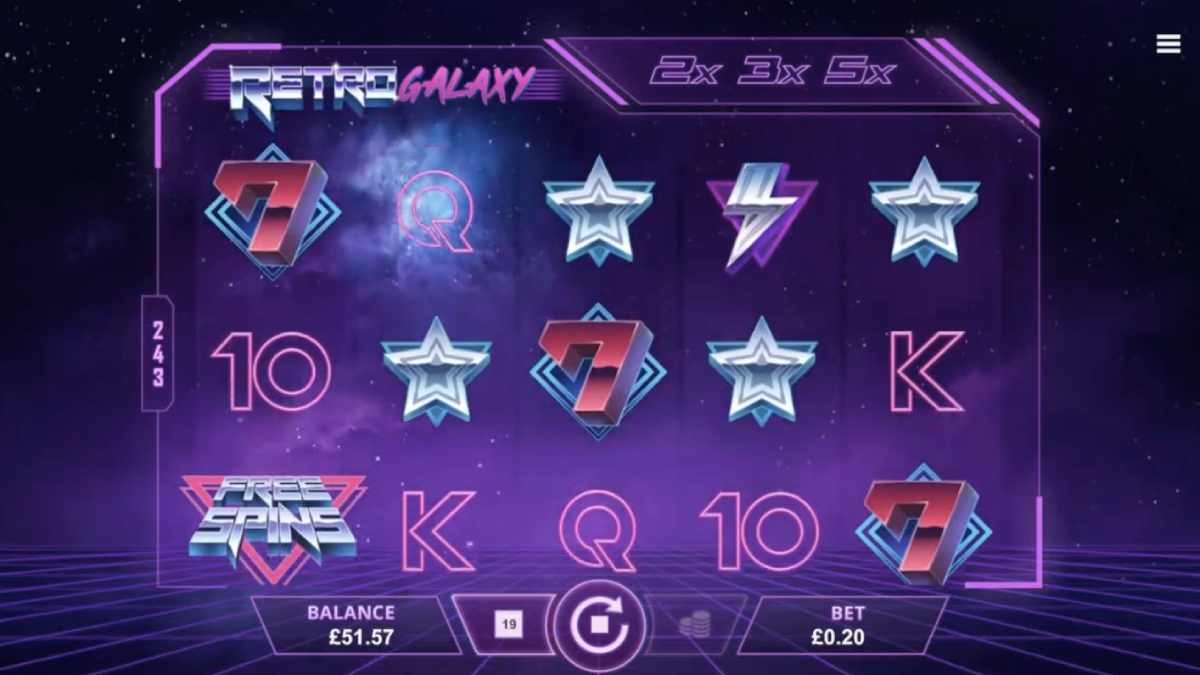Open the coin stack bet settings

691,626
